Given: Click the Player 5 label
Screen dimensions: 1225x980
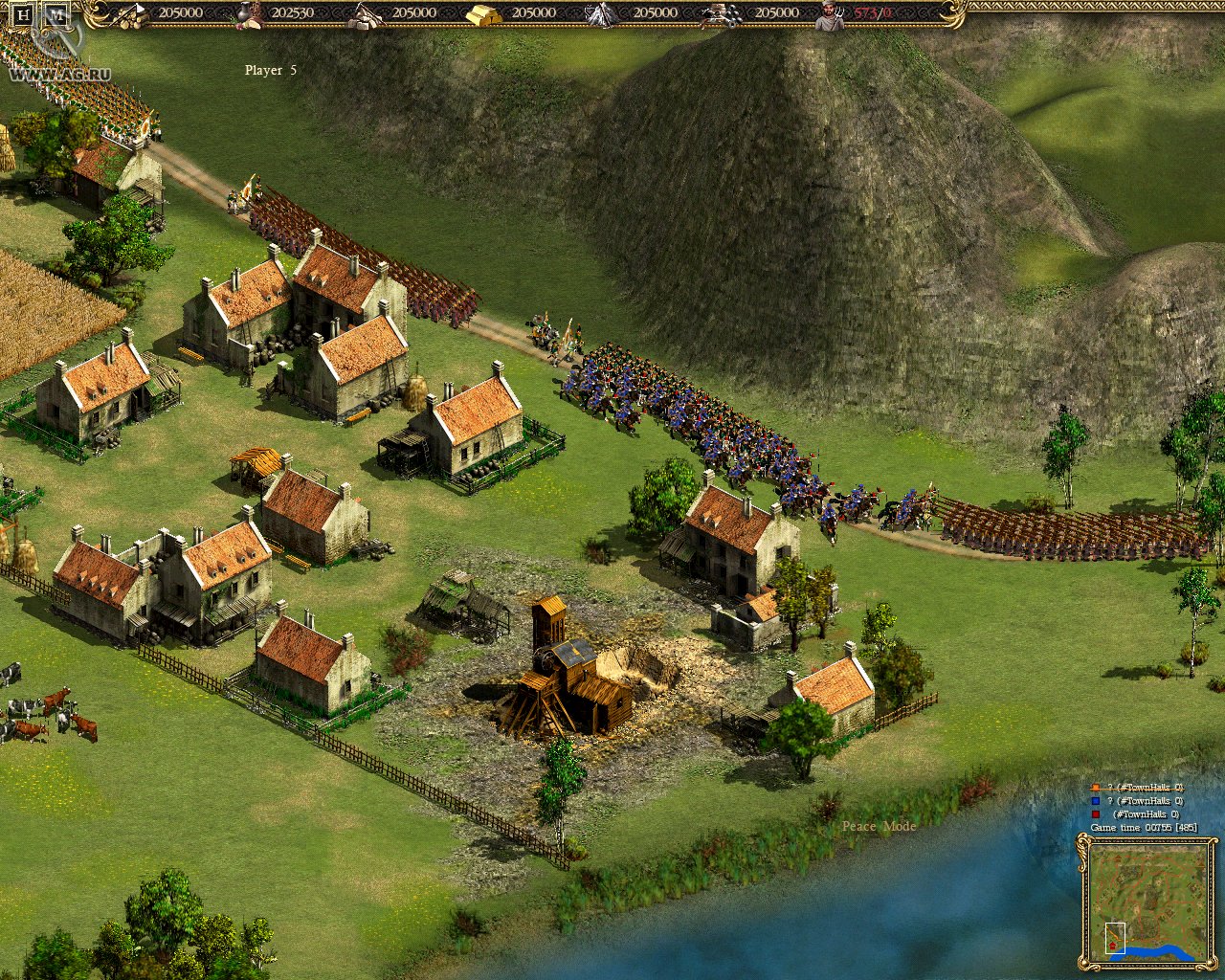Looking at the screenshot, I should (271, 70).
